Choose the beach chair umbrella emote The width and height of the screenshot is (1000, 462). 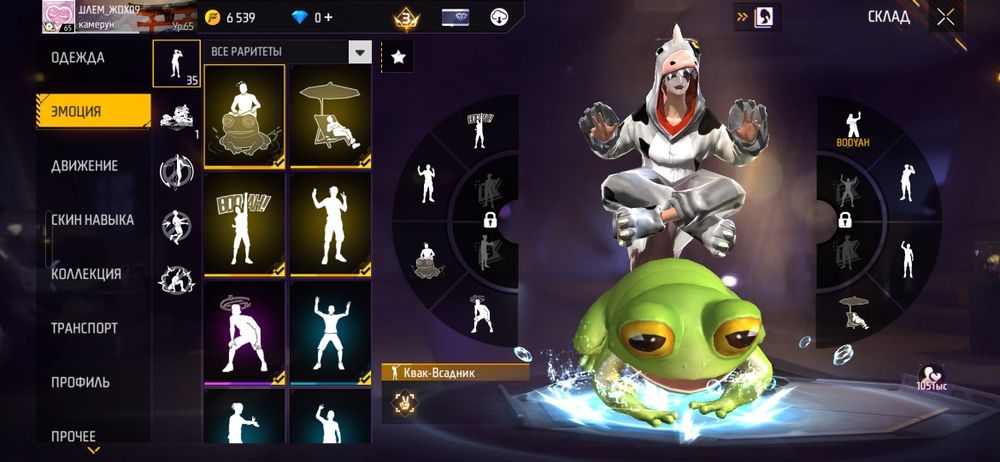[x=331, y=116]
